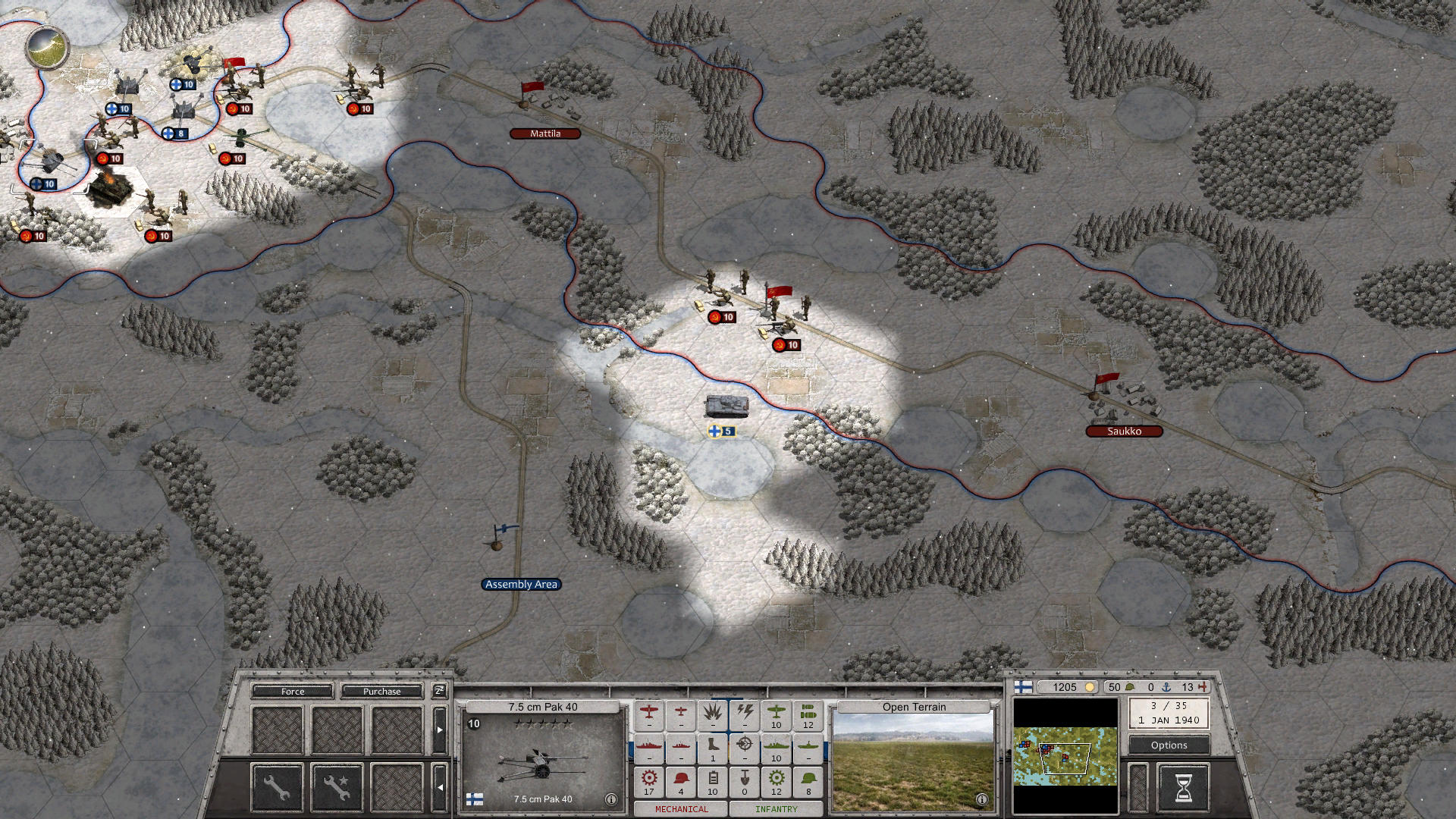This screenshot has height=819, width=1456.
Task: Click the Mattila objective label
Action: pos(545,133)
